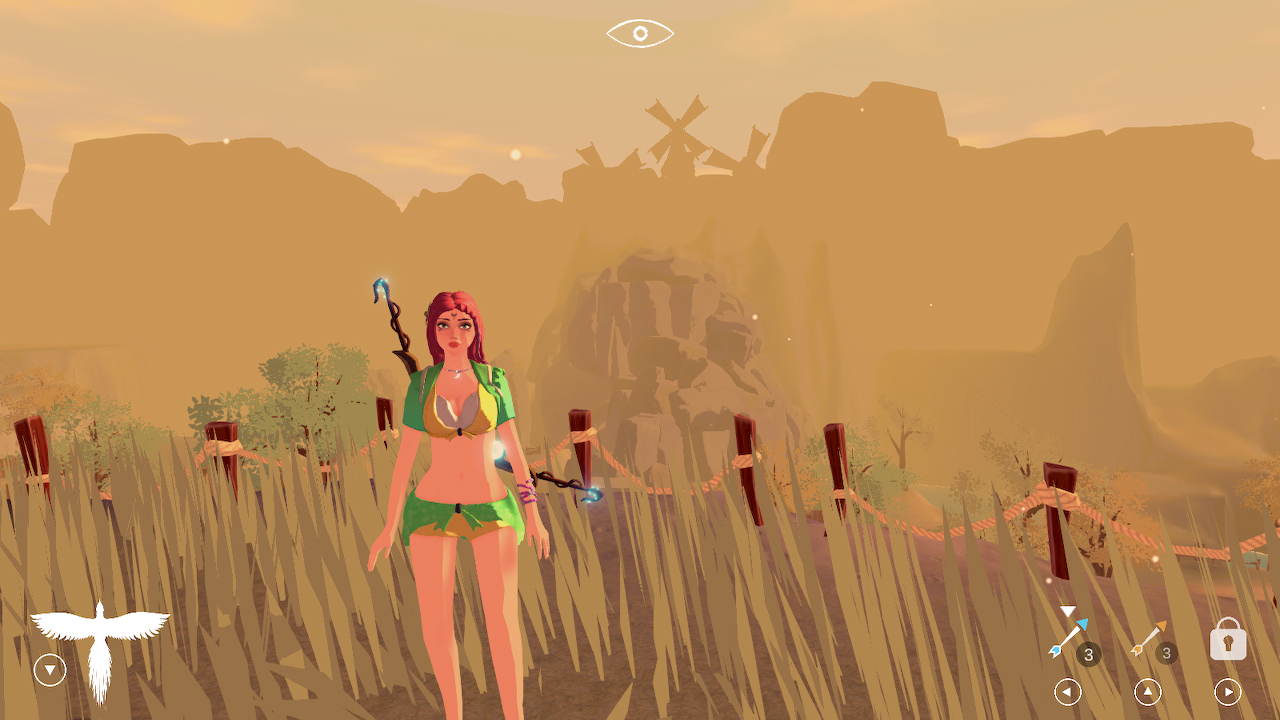The width and height of the screenshot is (1280, 720).
Task: Cycle right with the circular right-chevron control
Action: tap(1227, 690)
